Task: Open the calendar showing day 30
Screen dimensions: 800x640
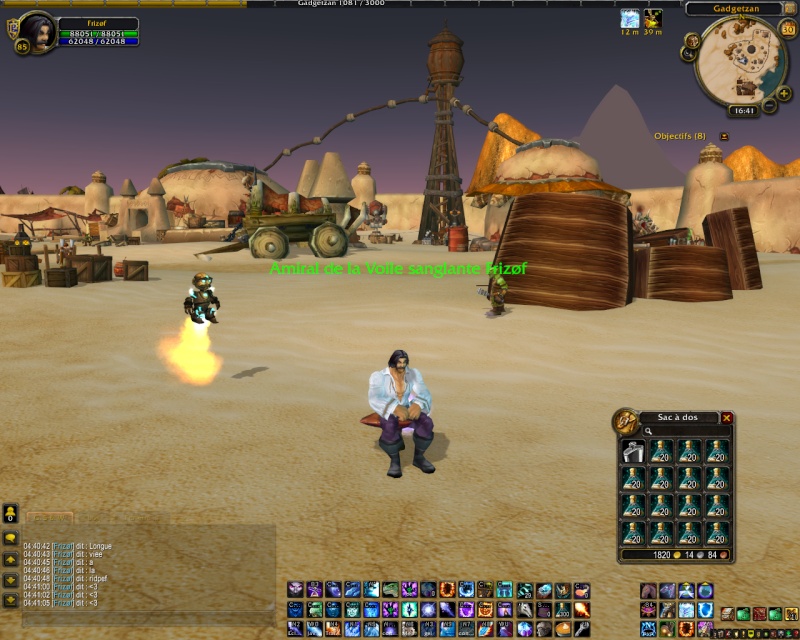Action: click(x=787, y=28)
